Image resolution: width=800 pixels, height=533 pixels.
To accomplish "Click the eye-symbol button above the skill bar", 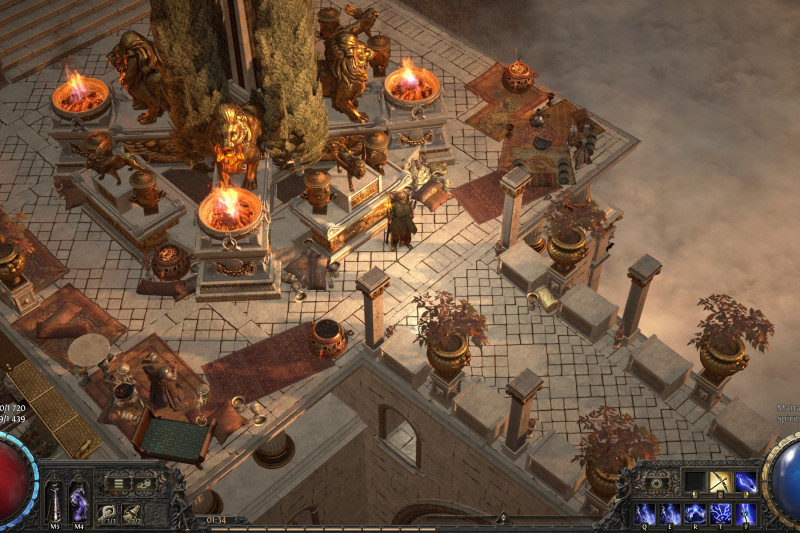I will coord(655,484).
